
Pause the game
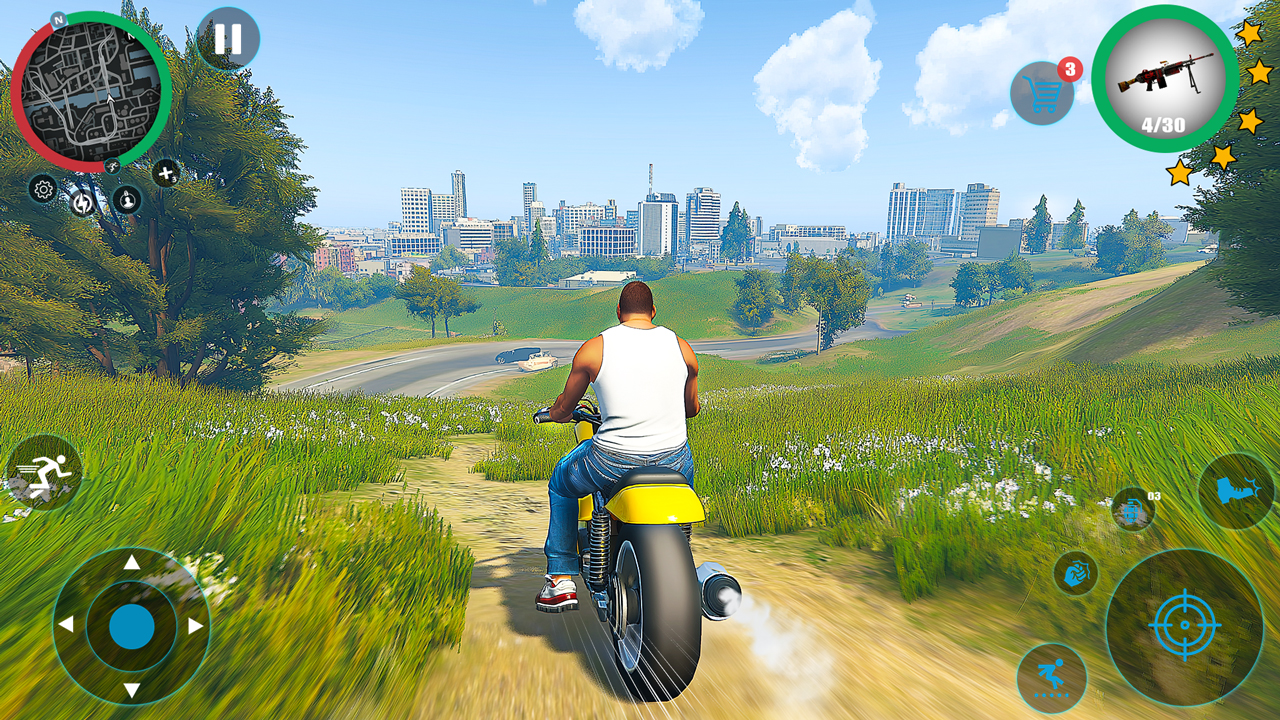(228, 39)
